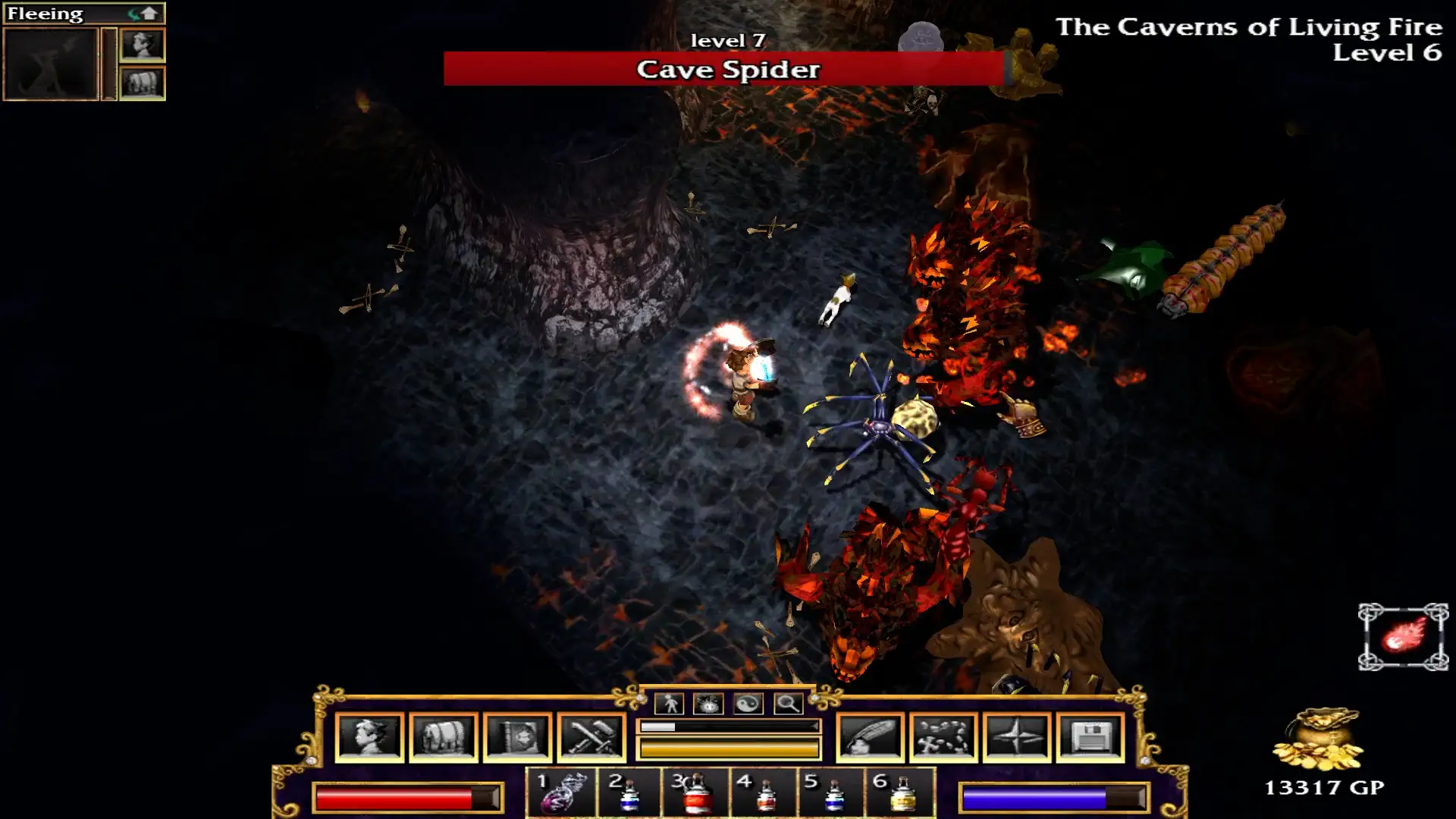The height and width of the screenshot is (819, 1456).
Task: Toggle the footprints automap icon
Action: (x=943, y=737)
